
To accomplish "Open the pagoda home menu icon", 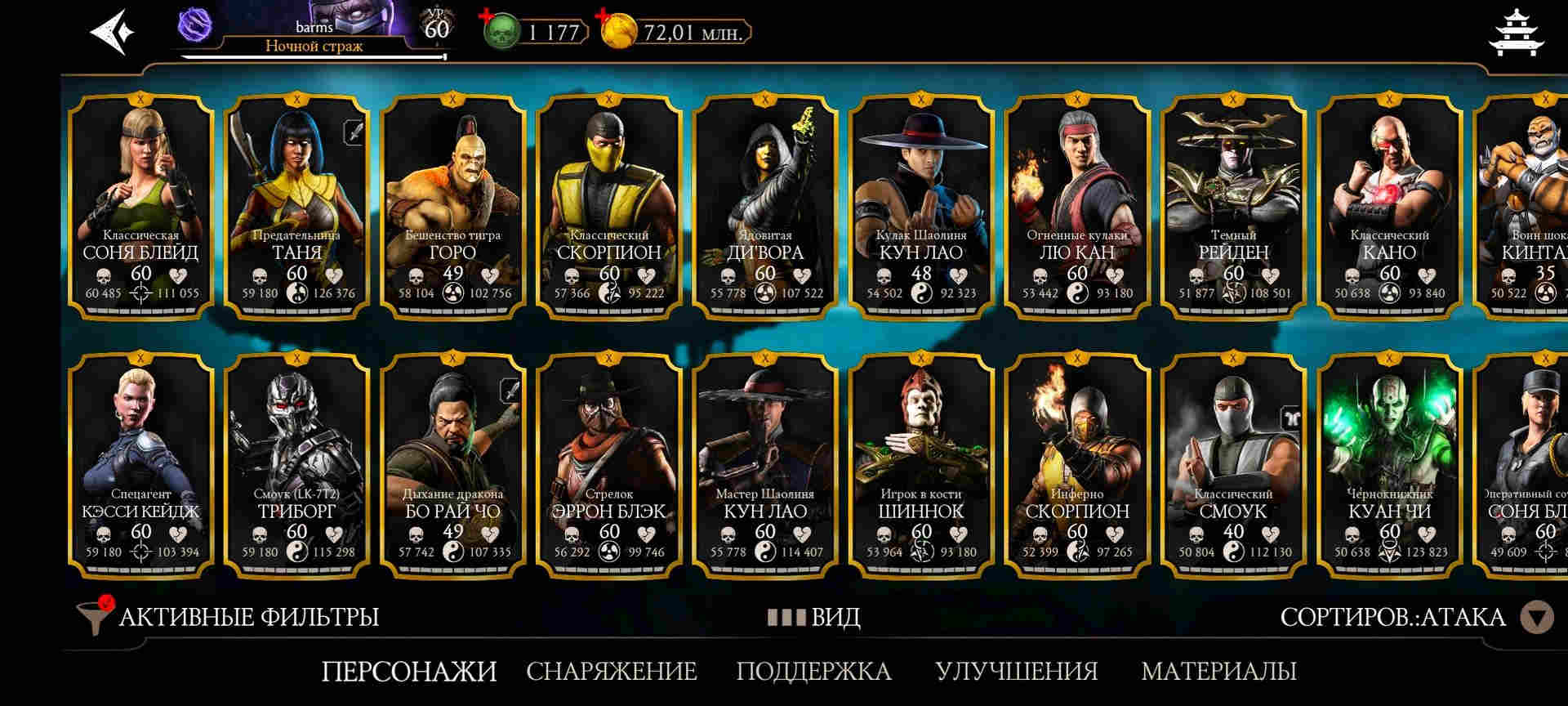I will pyautogui.click(x=1516, y=32).
